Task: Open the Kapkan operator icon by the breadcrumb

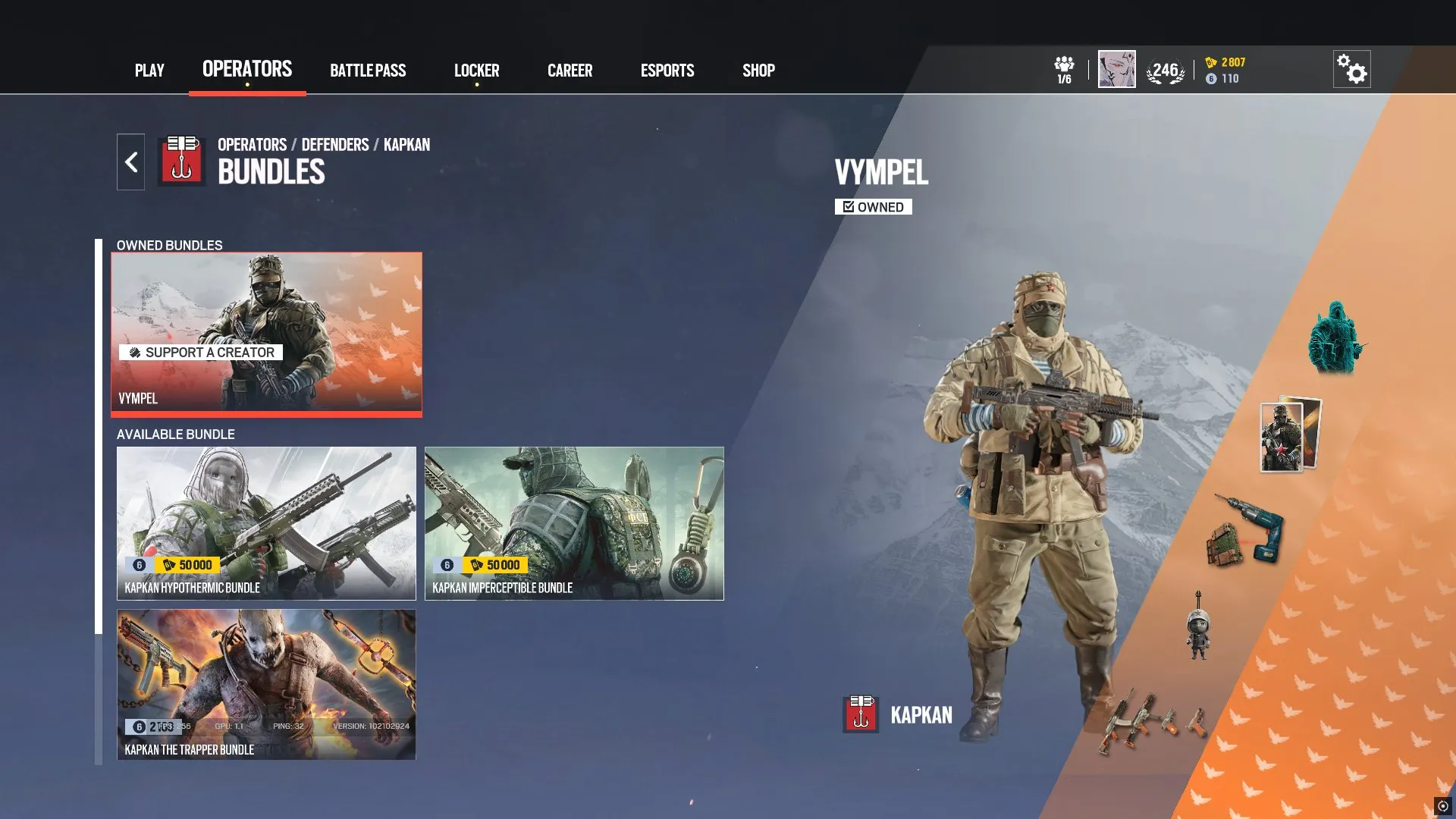Action: (x=180, y=159)
